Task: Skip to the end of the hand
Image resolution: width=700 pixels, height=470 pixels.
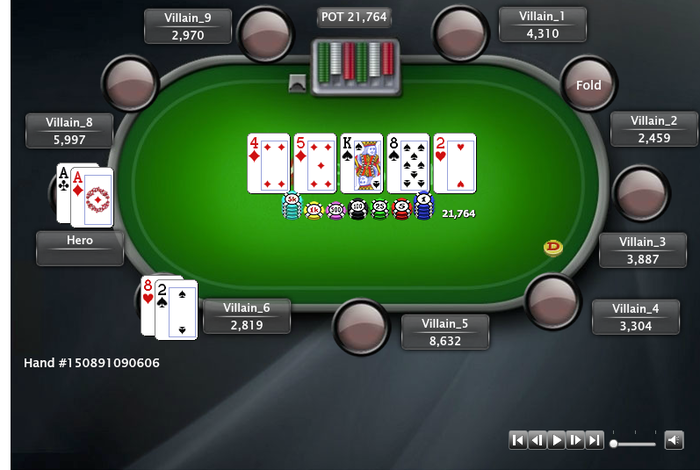Action: pyautogui.click(x=594, y=440)
